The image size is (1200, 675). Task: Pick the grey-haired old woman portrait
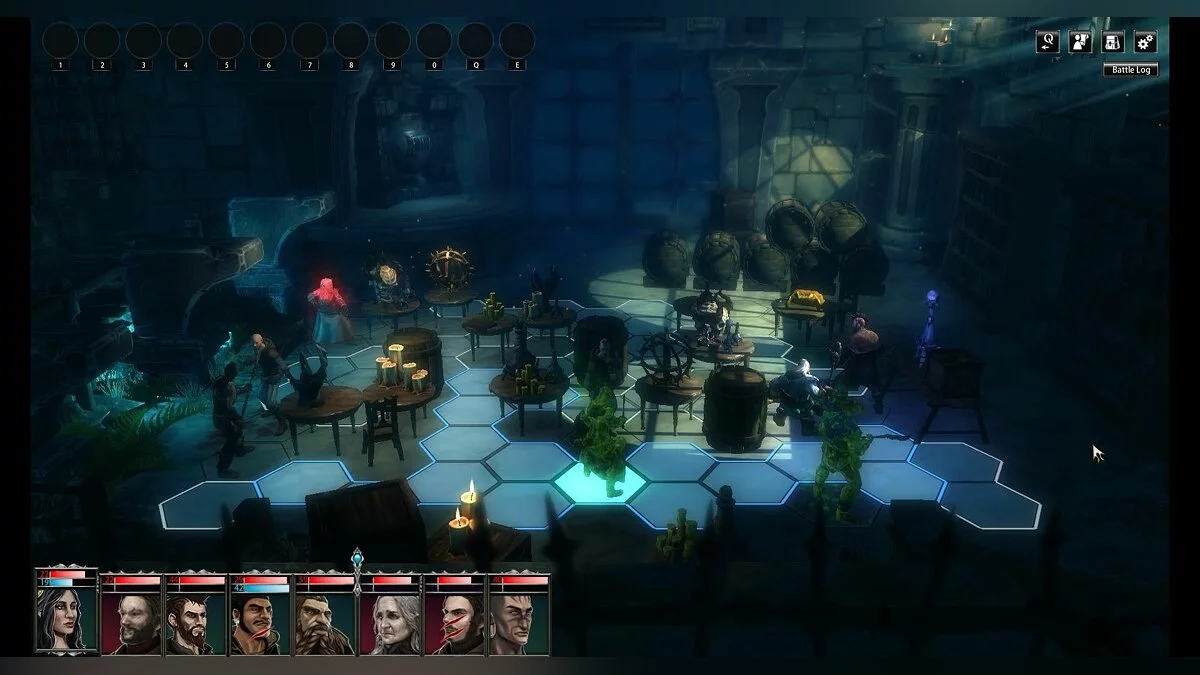pyautogui.click(x=391, y=622)
